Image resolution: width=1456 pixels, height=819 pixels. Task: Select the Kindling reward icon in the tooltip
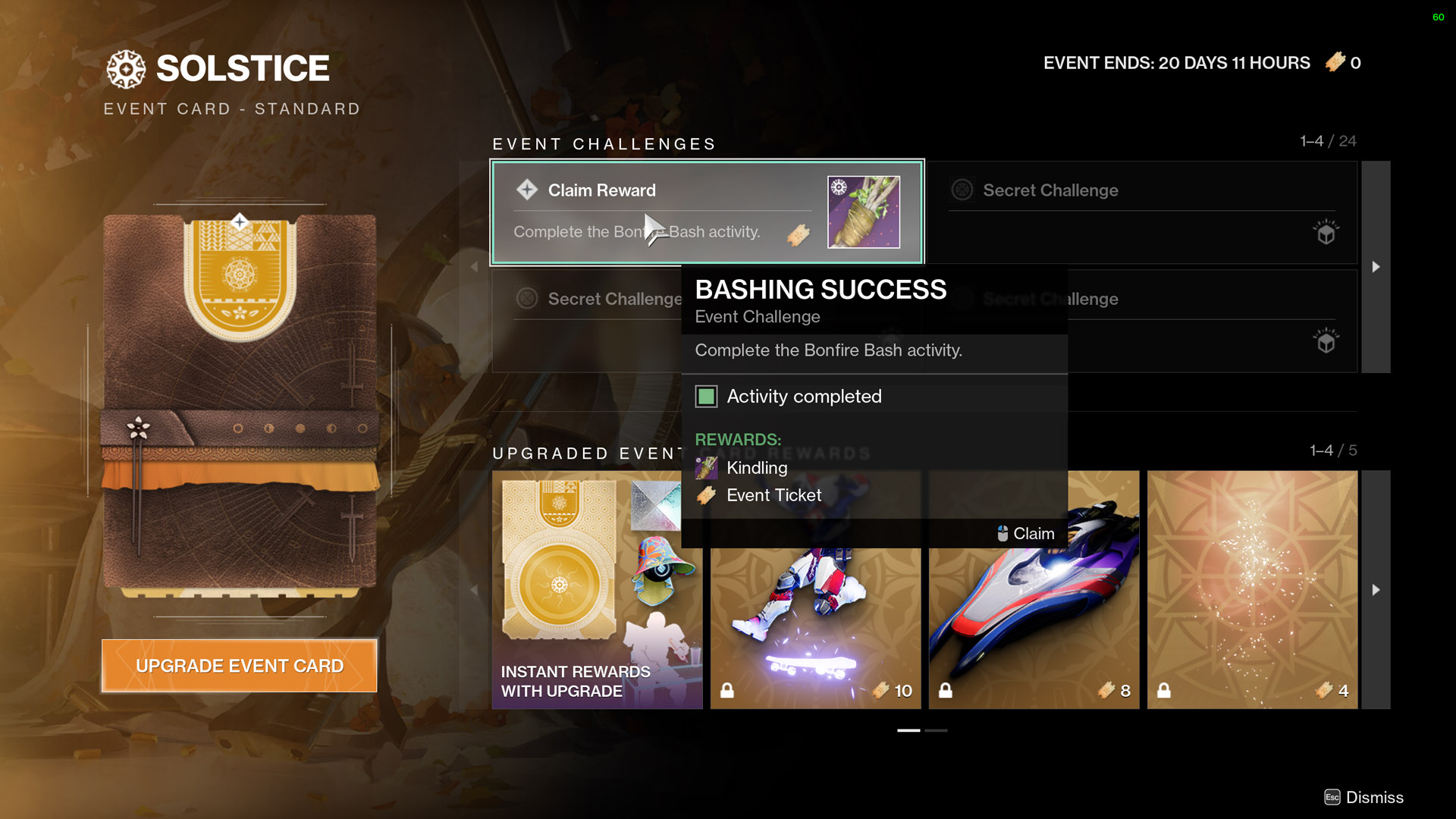pos(707,468)
